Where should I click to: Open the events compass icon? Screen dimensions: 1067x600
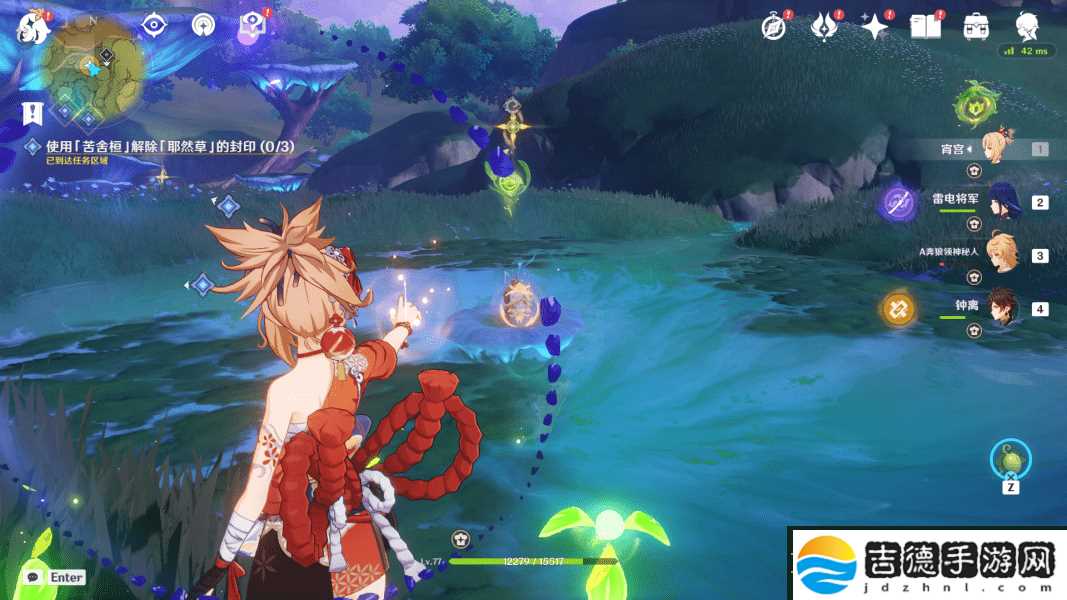pyautogui.click(x=773, y=27)
